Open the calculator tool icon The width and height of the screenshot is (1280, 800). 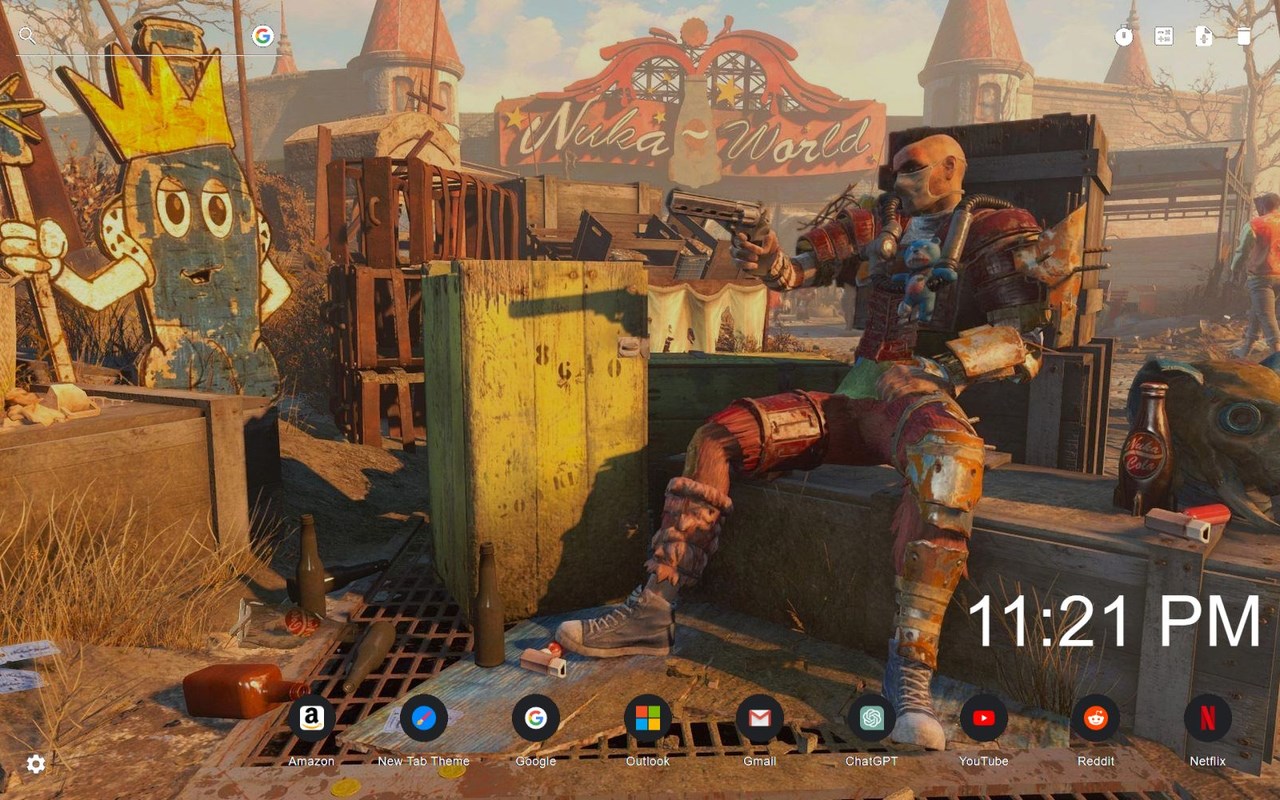1164,37
